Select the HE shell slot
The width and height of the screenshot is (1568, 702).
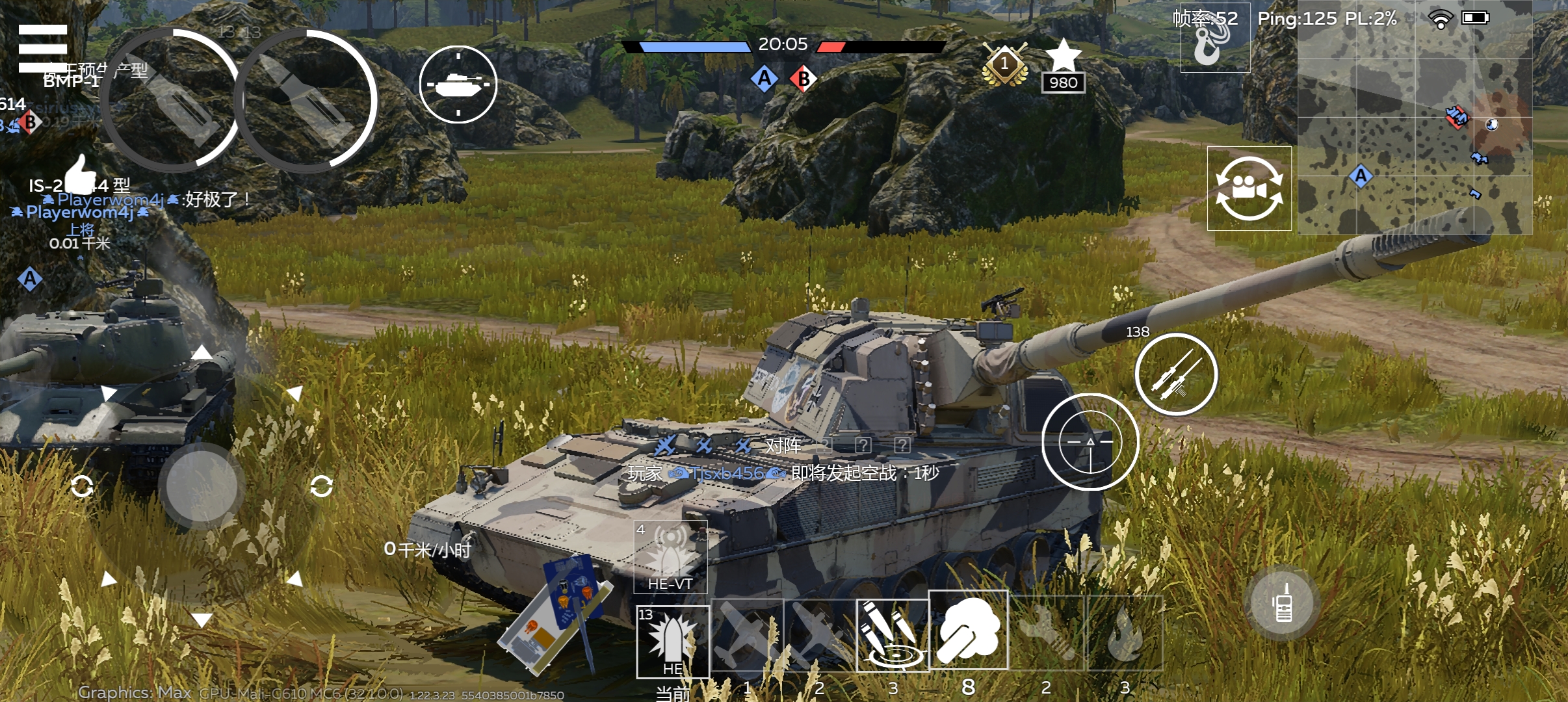(x=672, y=642)
